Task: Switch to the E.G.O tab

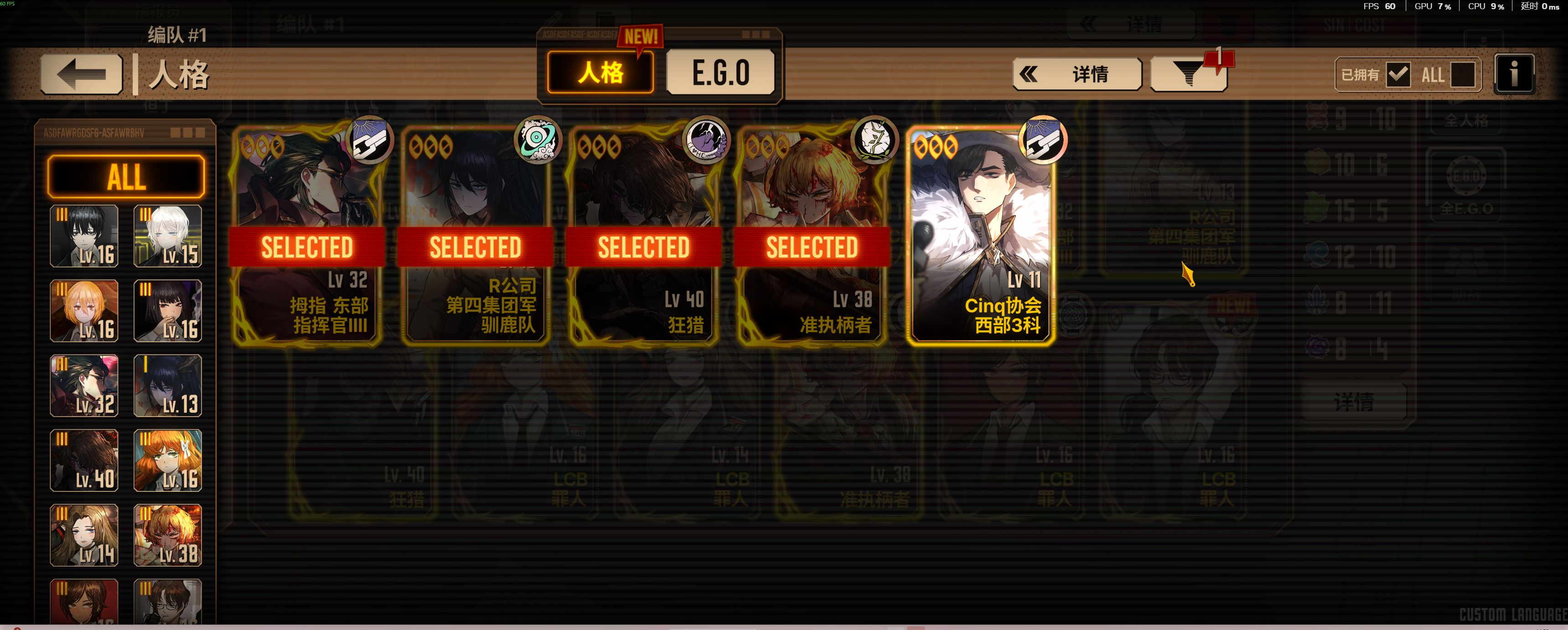Action: (720, 73)
